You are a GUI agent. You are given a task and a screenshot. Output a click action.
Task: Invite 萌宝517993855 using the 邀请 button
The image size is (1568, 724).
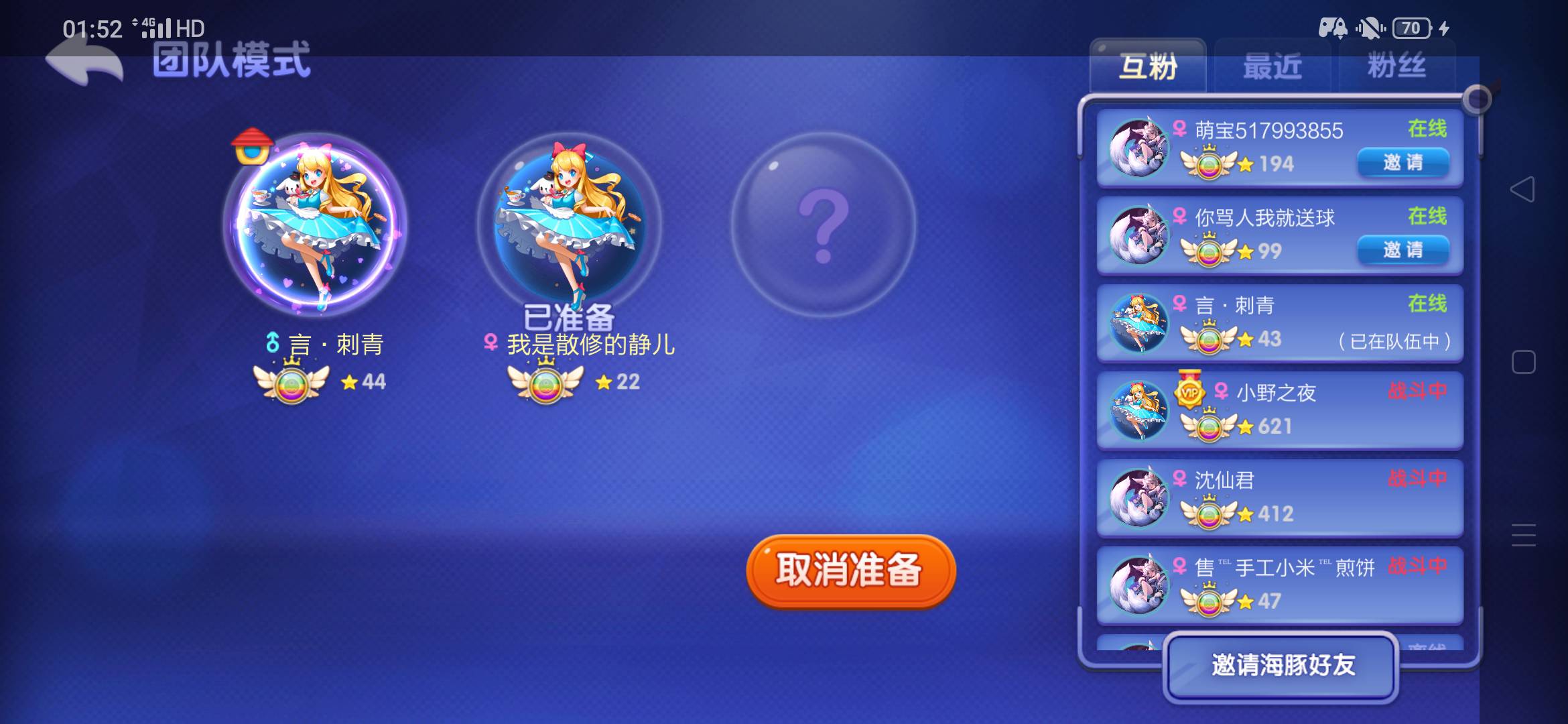point(1404,163)
